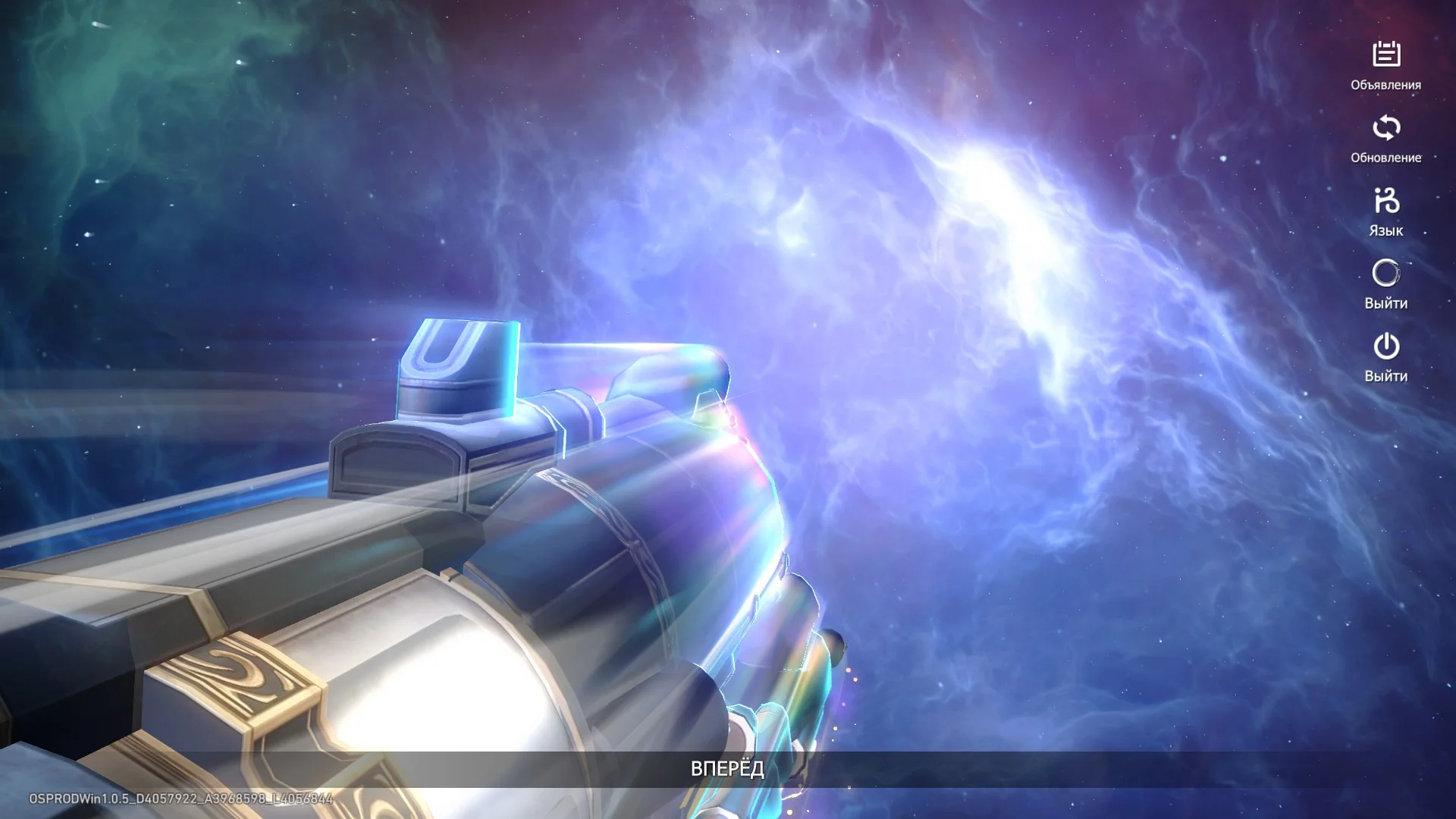The width and height of the screenshot is (1456, 819).
Task: Start the game with ВПЕРЁД
Action: point(727,769)
